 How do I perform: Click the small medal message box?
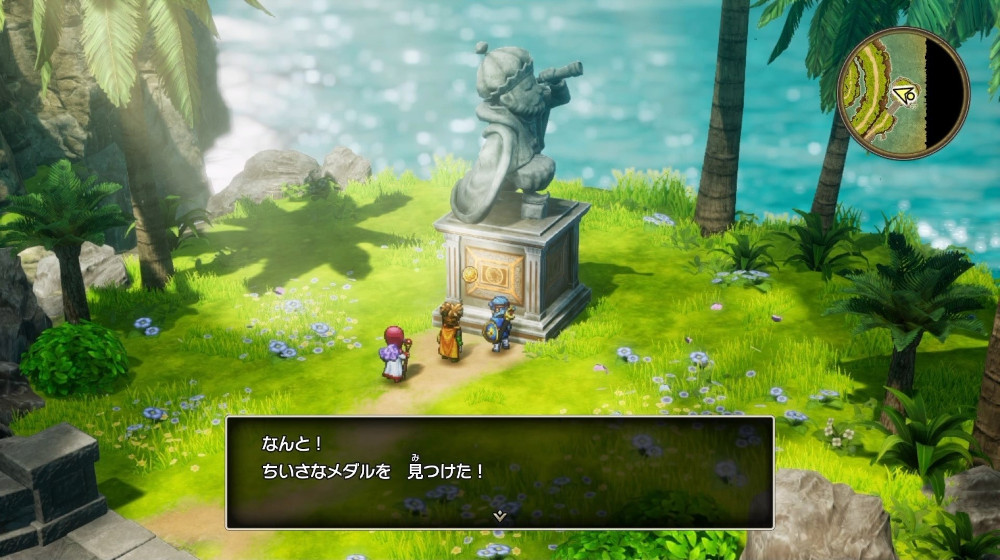(x=499, y=471)
